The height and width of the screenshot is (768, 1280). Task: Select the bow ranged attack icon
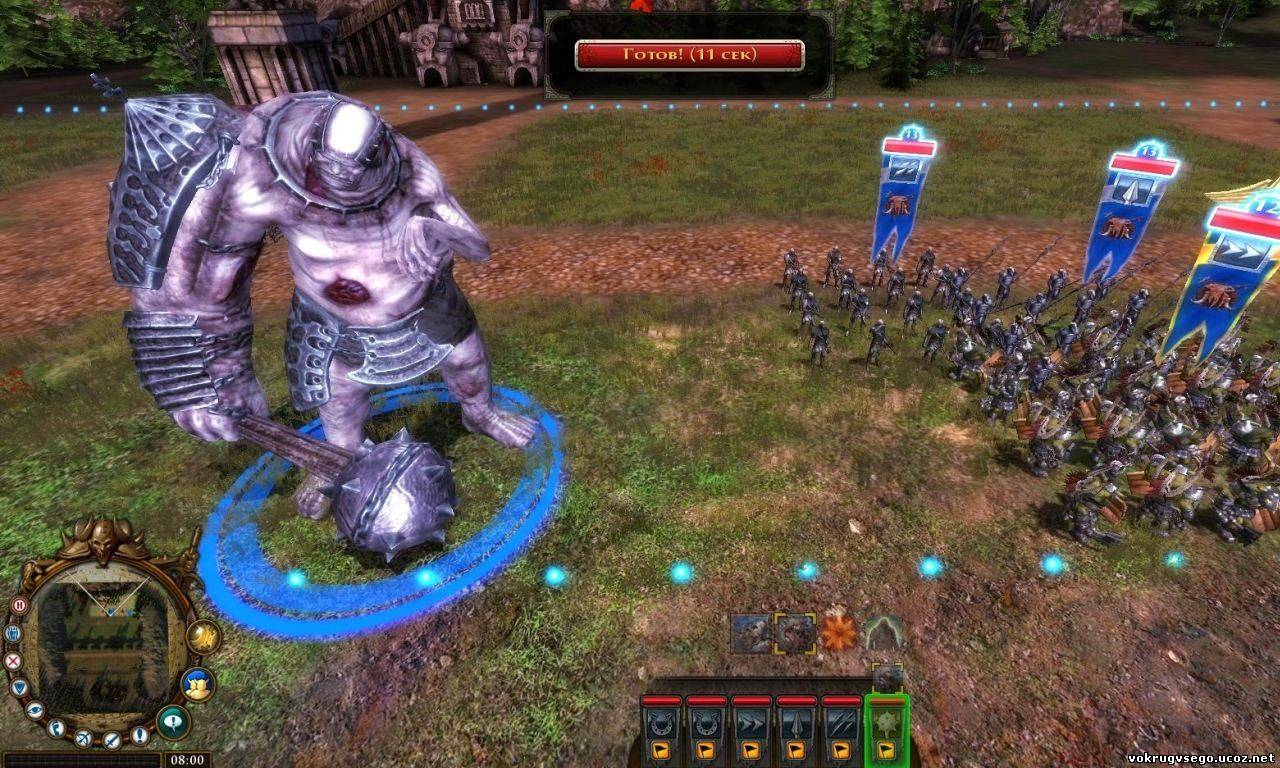(x=85, y=737)
